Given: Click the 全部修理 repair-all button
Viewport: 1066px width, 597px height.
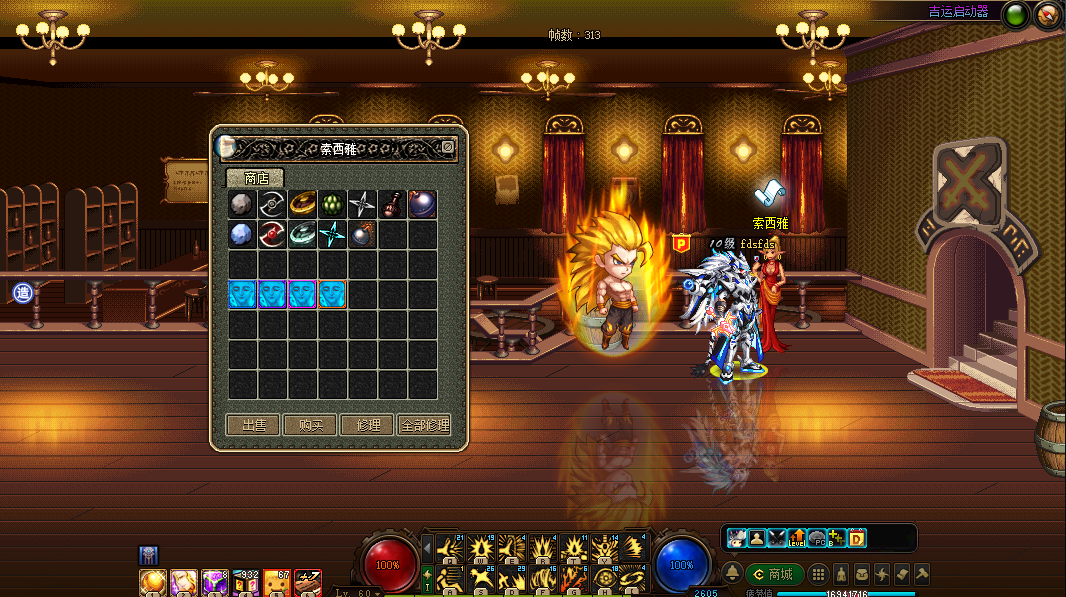Looking at the screenshot, I should 424,425.
